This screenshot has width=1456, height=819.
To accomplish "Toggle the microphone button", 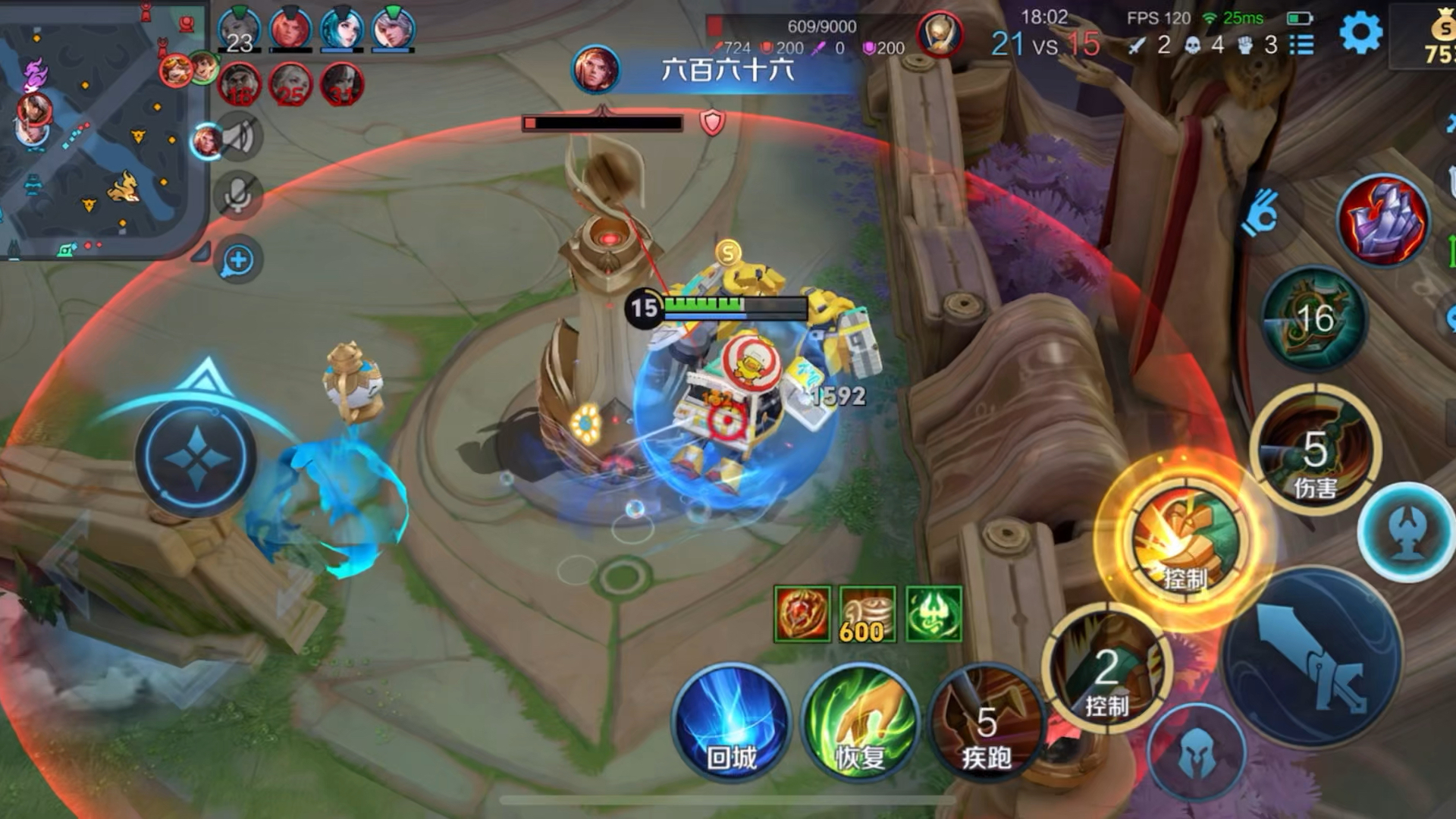I will [238, 195].
